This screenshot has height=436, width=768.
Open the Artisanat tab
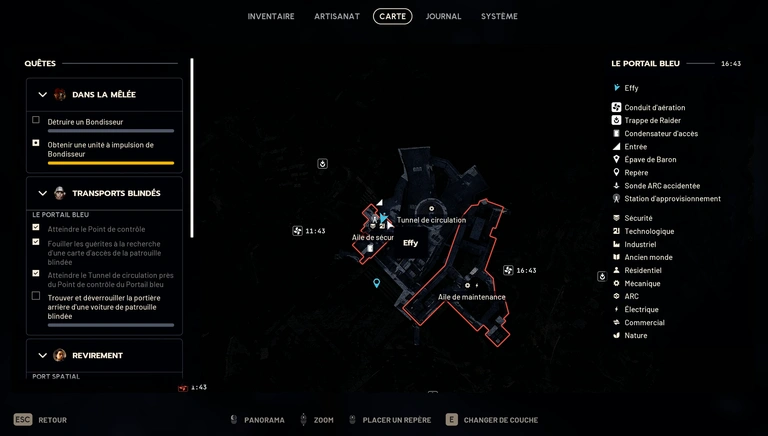click(x=337, y=16)
